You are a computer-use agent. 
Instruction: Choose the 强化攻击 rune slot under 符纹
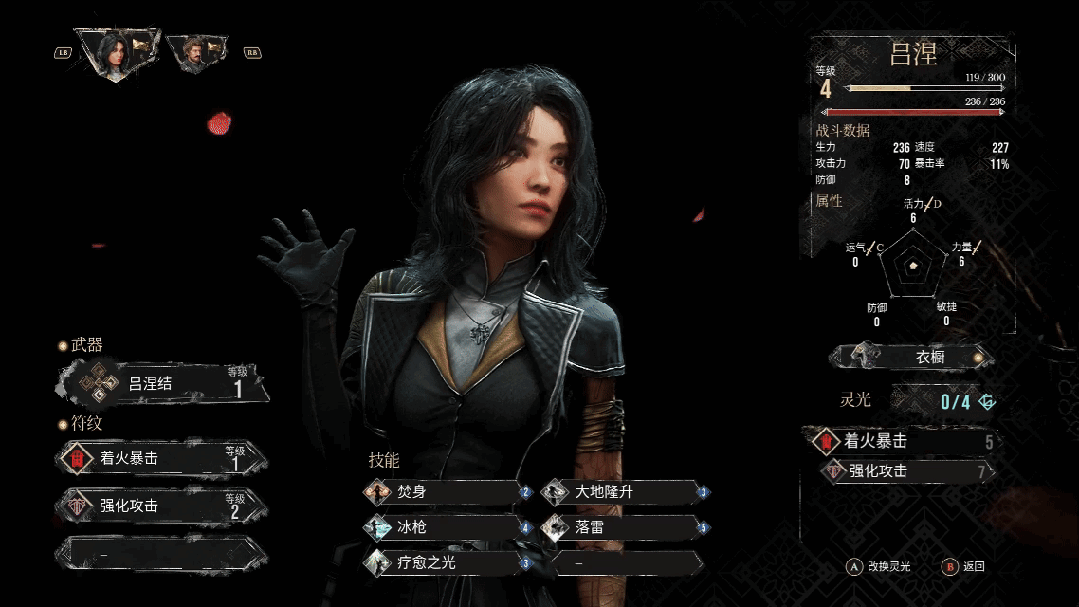[162, 506]
